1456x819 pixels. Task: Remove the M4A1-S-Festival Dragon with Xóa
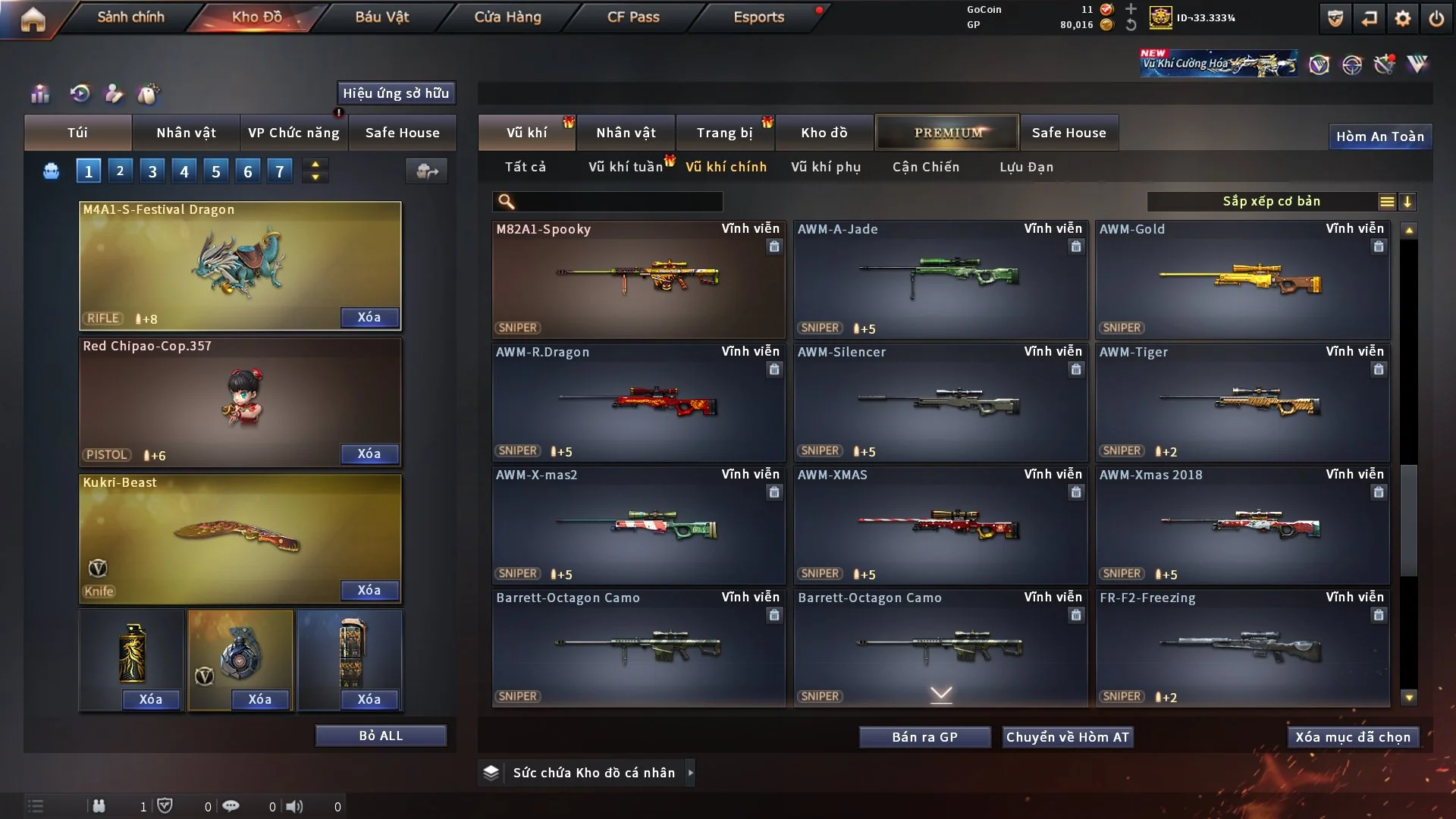click(x=369, y=317)
